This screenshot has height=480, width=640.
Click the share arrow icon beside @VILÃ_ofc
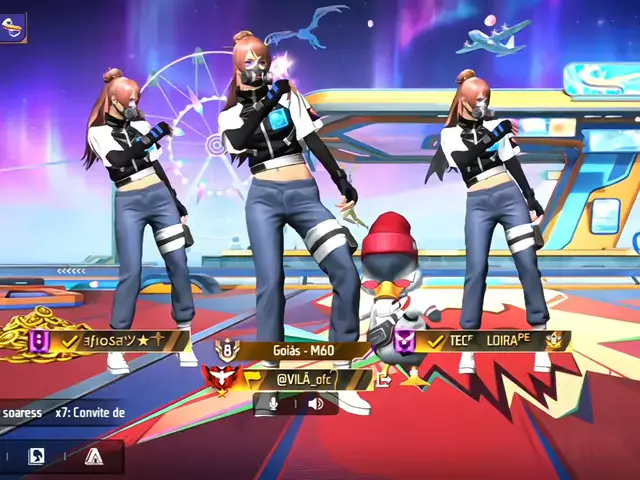click(x=383, y=380)
